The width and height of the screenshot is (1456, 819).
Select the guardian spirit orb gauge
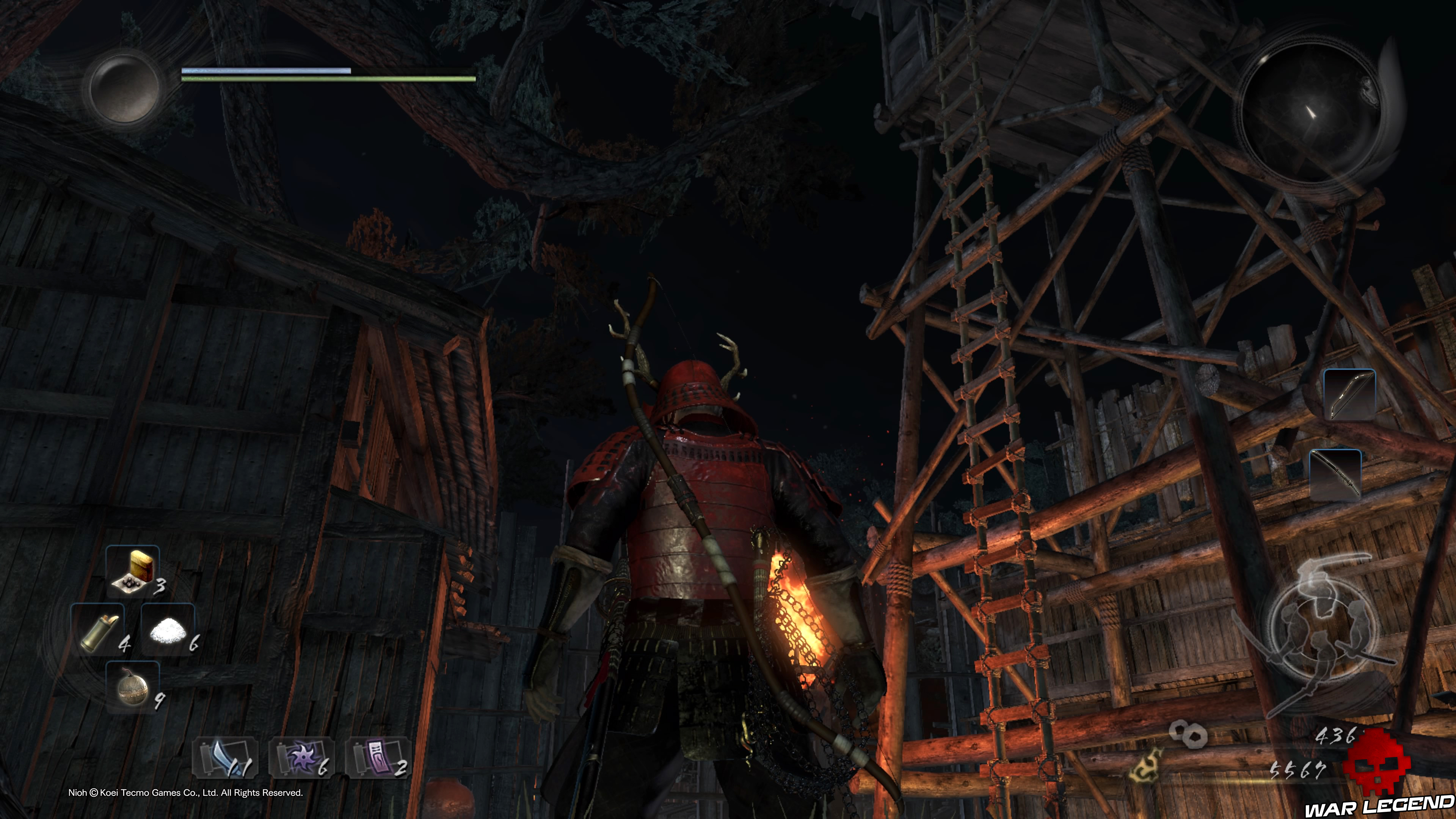(124, 88)
